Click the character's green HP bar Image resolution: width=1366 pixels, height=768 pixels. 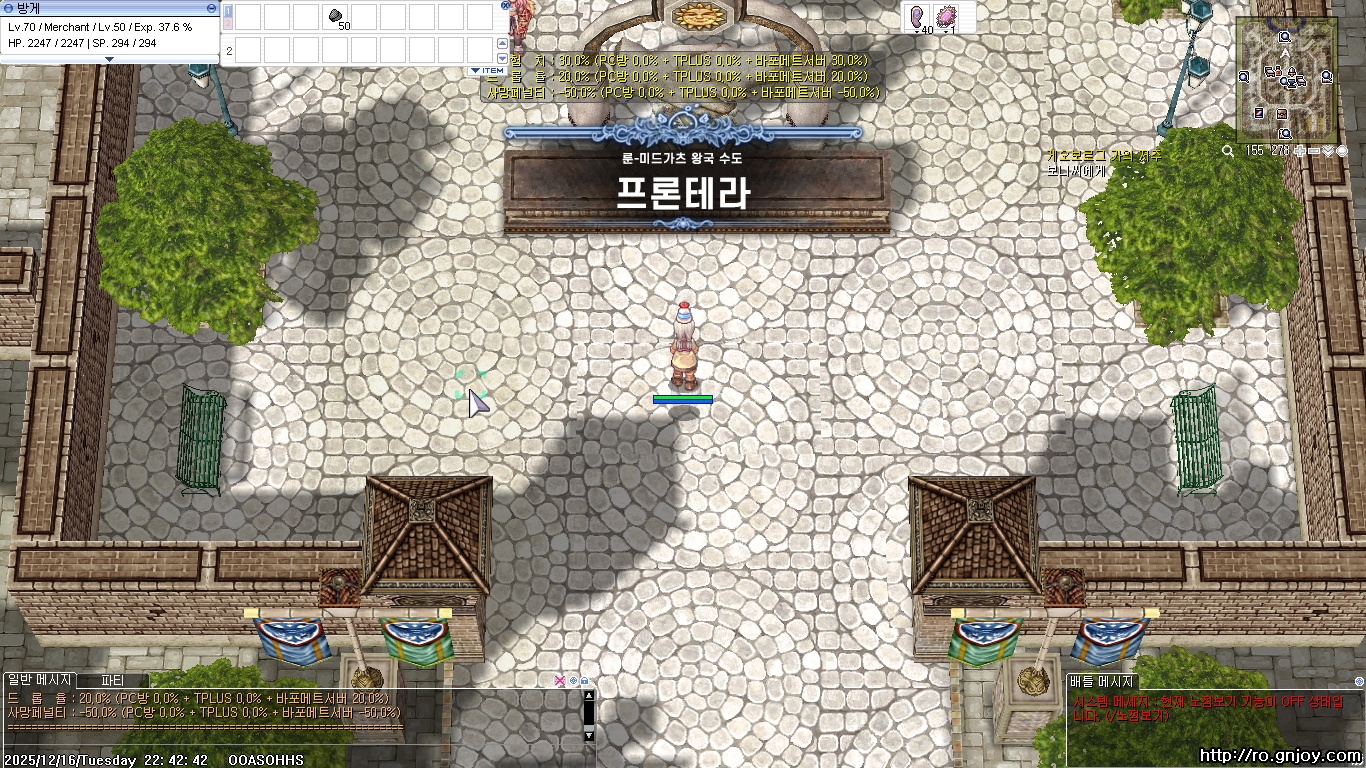click(x=684, y=397)
